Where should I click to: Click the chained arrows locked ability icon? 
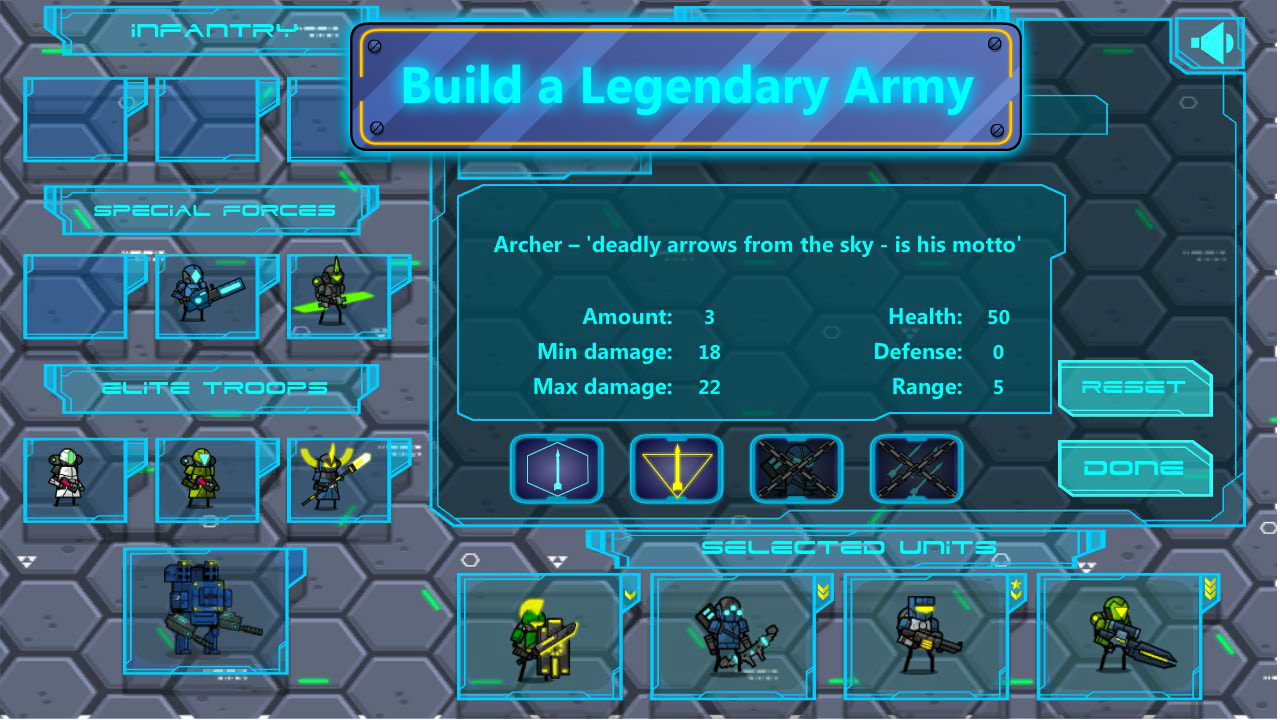(x=916, y=468)
